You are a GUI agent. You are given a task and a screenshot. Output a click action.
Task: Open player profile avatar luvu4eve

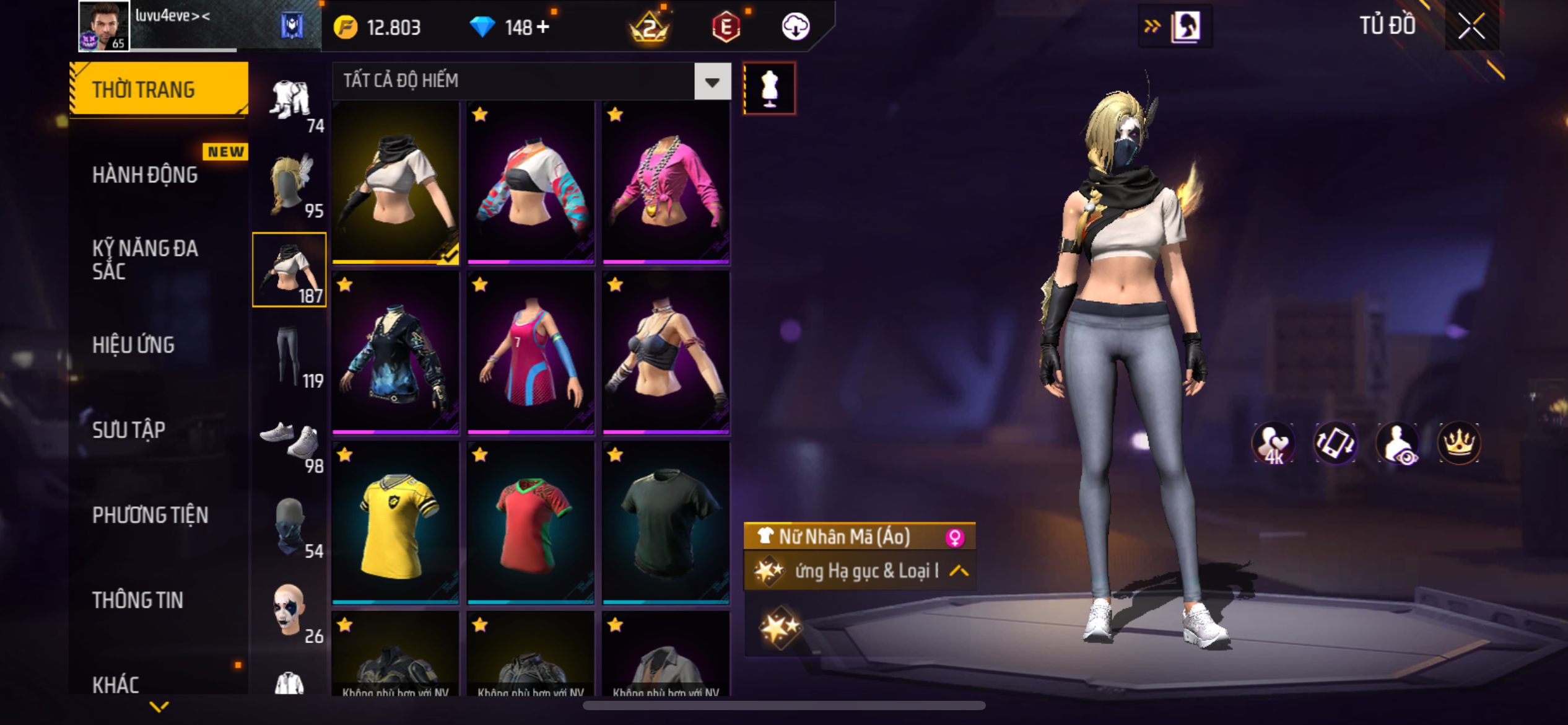pyautogui.click(x=103, y=26)
